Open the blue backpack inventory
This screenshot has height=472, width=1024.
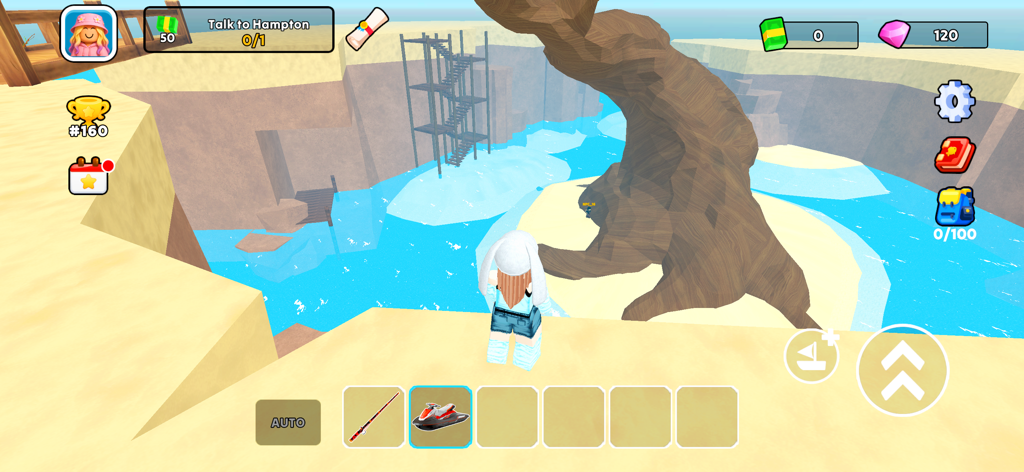click(x=954, y=209)
